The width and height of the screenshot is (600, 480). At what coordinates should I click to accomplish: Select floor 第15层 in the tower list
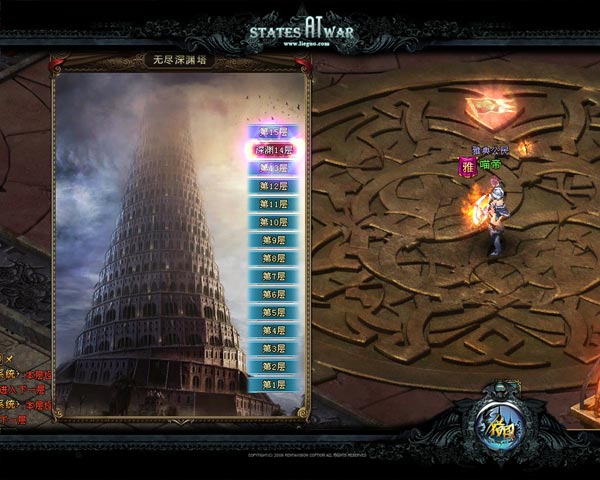coord(273,132)
